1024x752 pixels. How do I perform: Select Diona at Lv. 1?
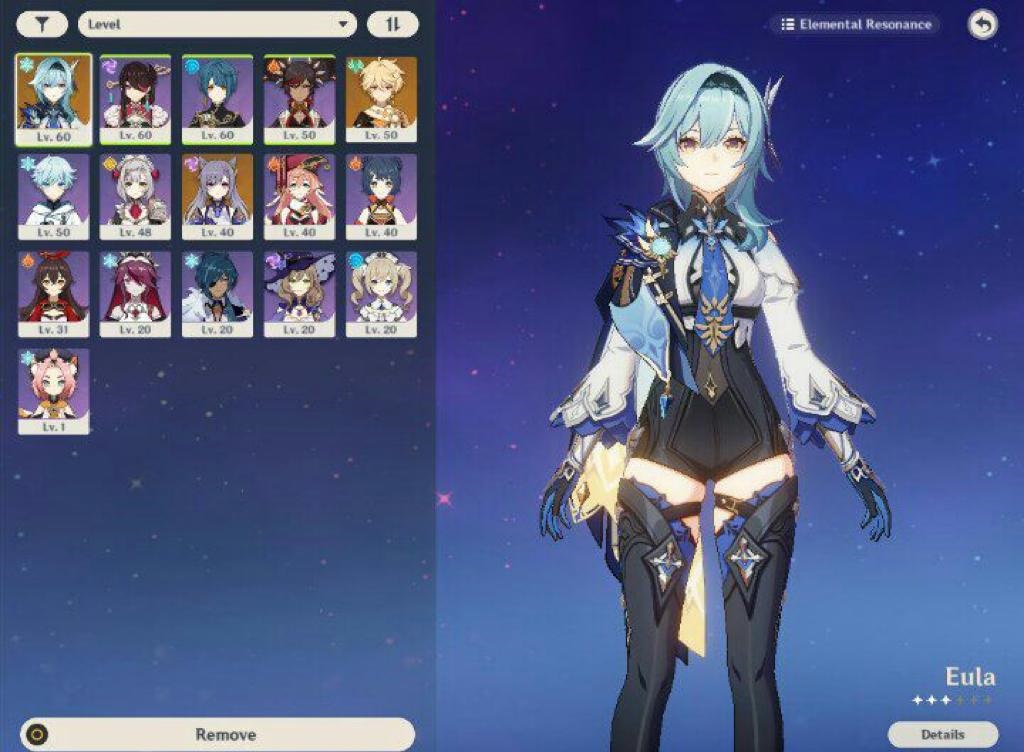tap(53, 390)
